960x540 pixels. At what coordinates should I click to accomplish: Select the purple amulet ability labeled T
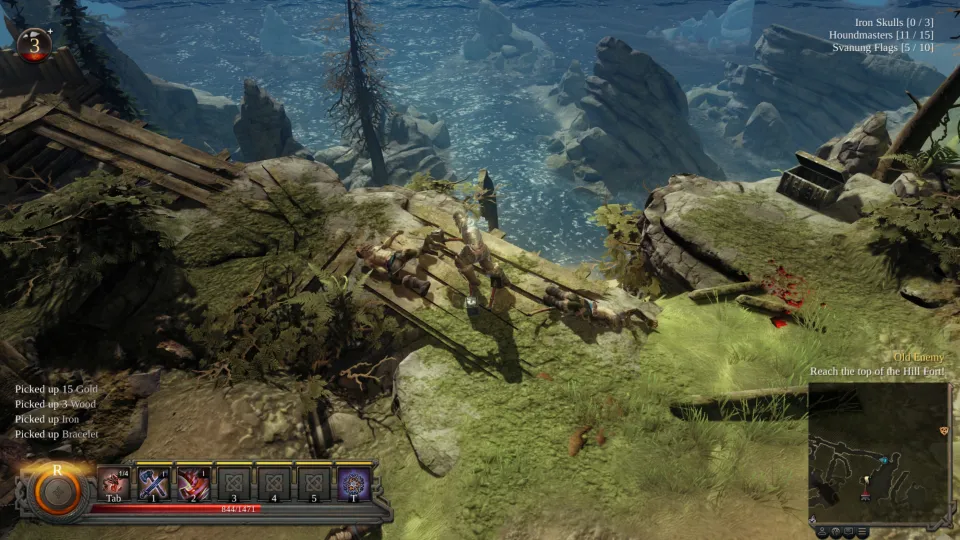tap(352, 484)
